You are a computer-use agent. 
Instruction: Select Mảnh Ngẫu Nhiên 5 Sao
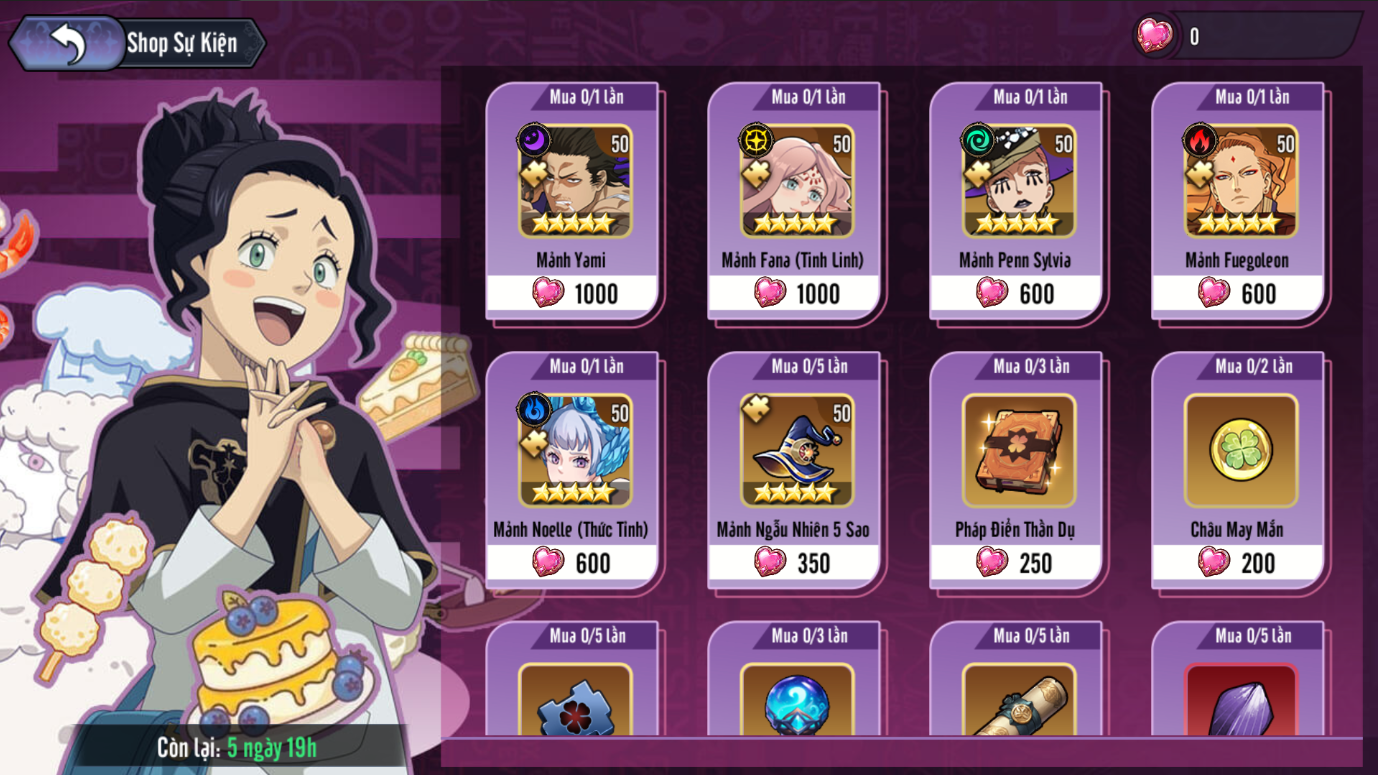[796, 470]
